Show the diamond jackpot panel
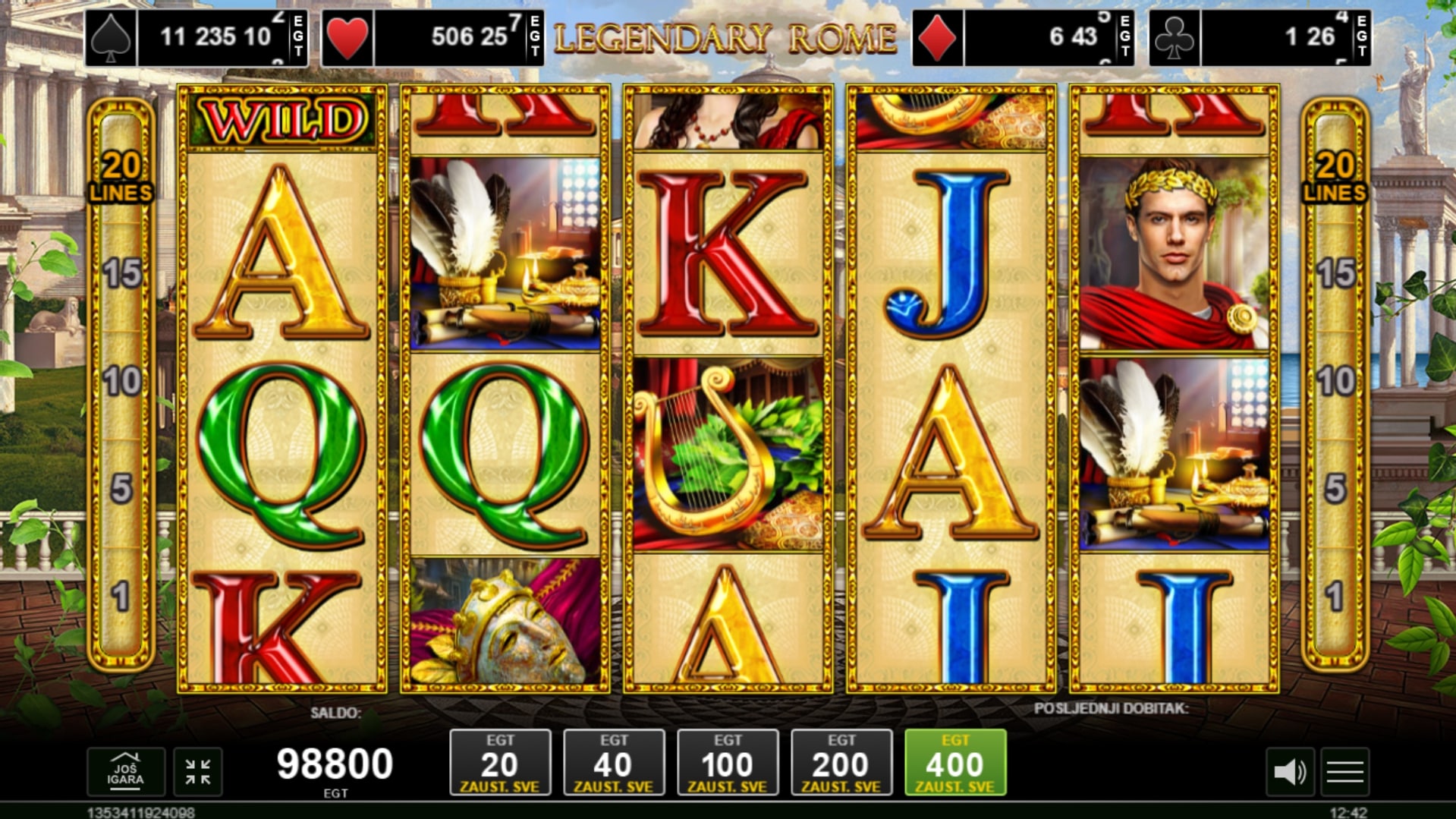The width and height of the screenshot is (1456, 819). pyautogui.click(x=1024, y=36)
